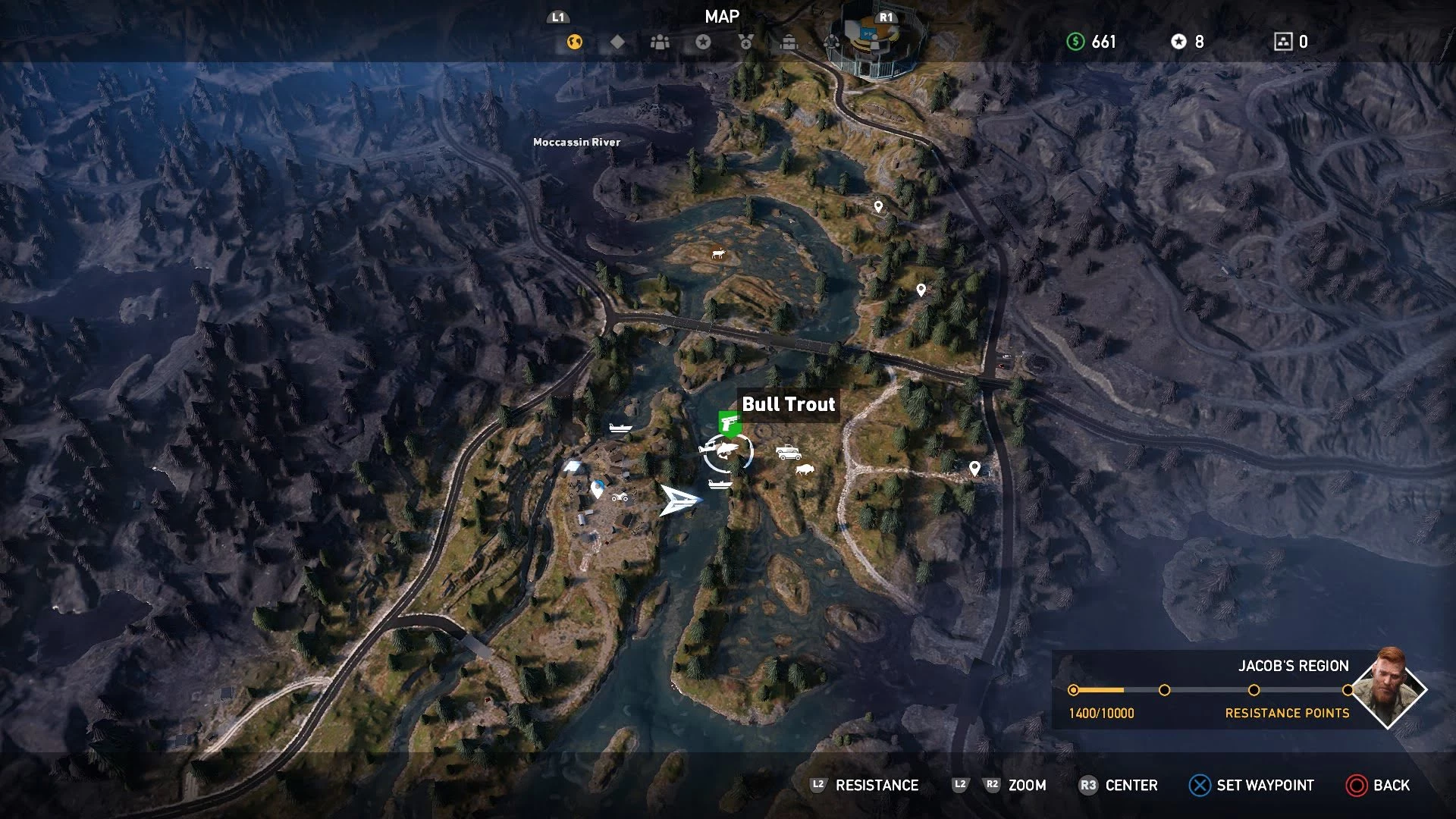The width and height of the screenshot is (1456, 819).
Task: Switch to the circled star tab
Action: (703, 42)
